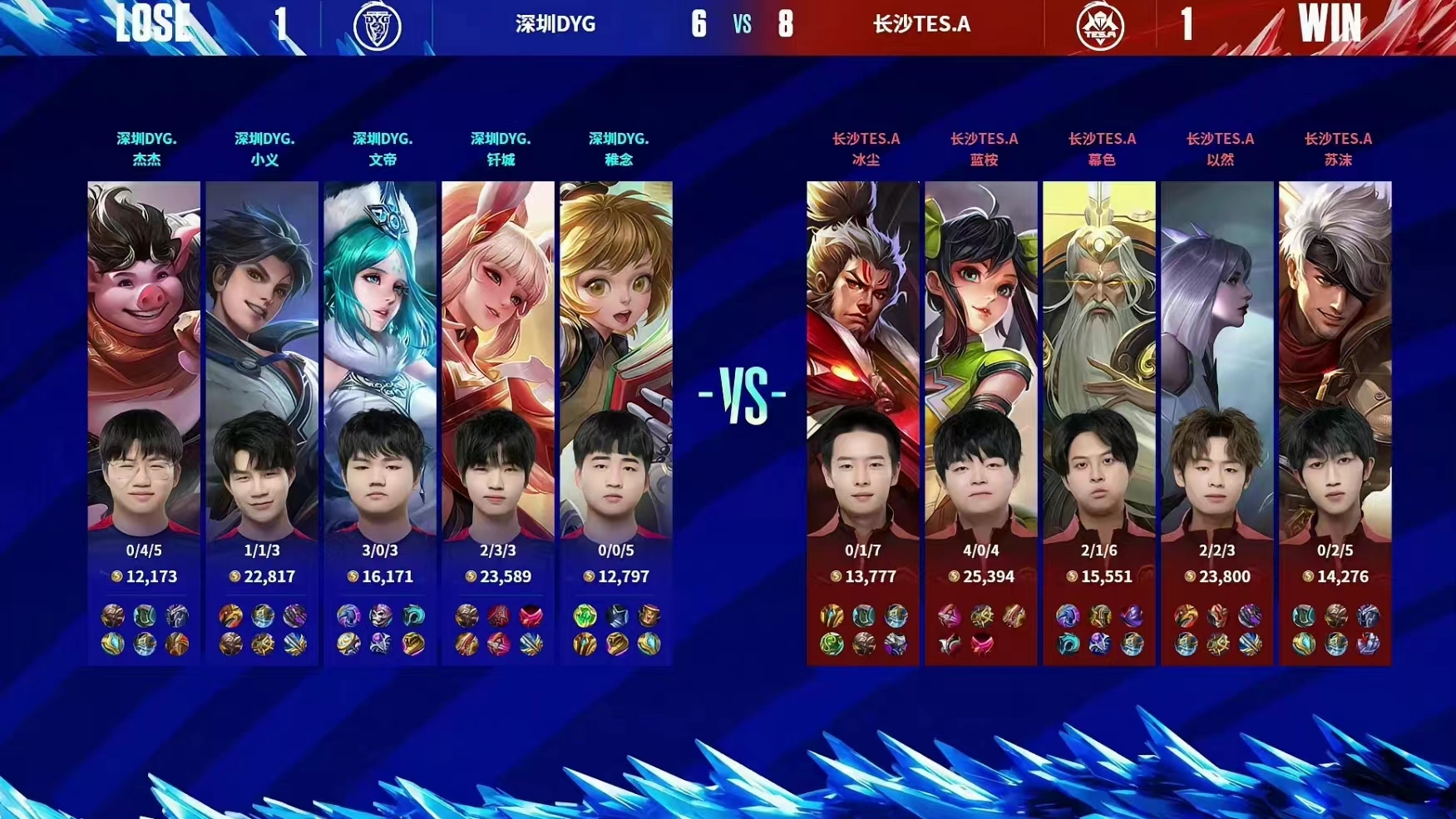Choose 暮色's card with bearded elder hero
Screen dimensions: 1456x819
click(1099, 358)
